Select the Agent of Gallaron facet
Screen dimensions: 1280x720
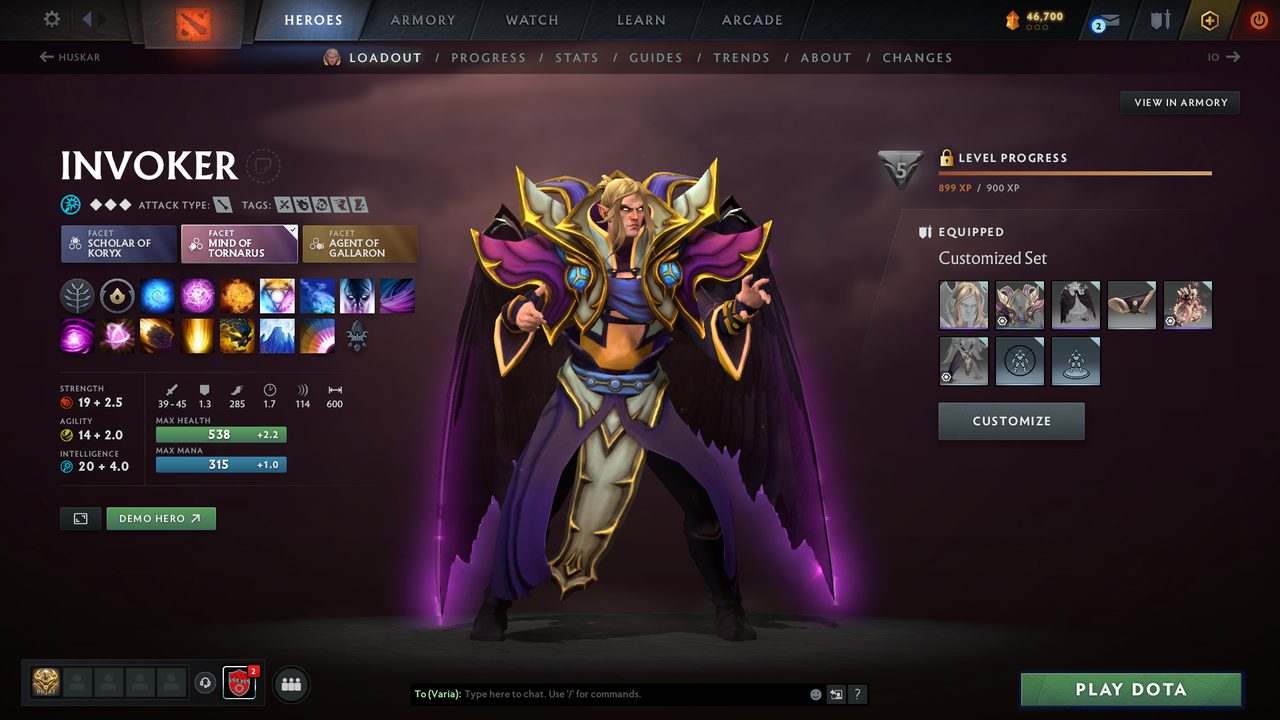[360, 243]
